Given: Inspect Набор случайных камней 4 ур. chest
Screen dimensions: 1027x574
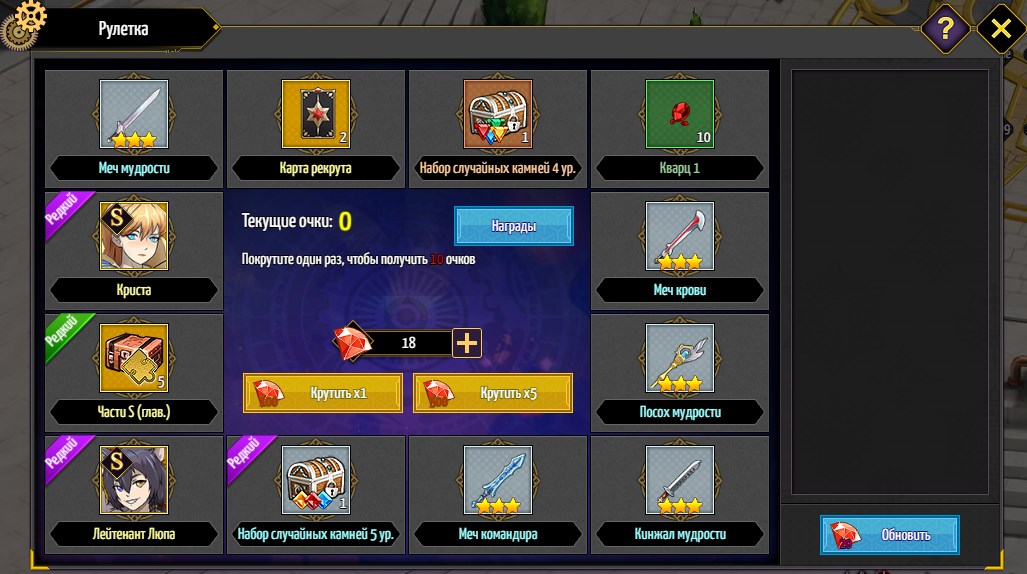Looking at the screenshot, I should (498, 114).
